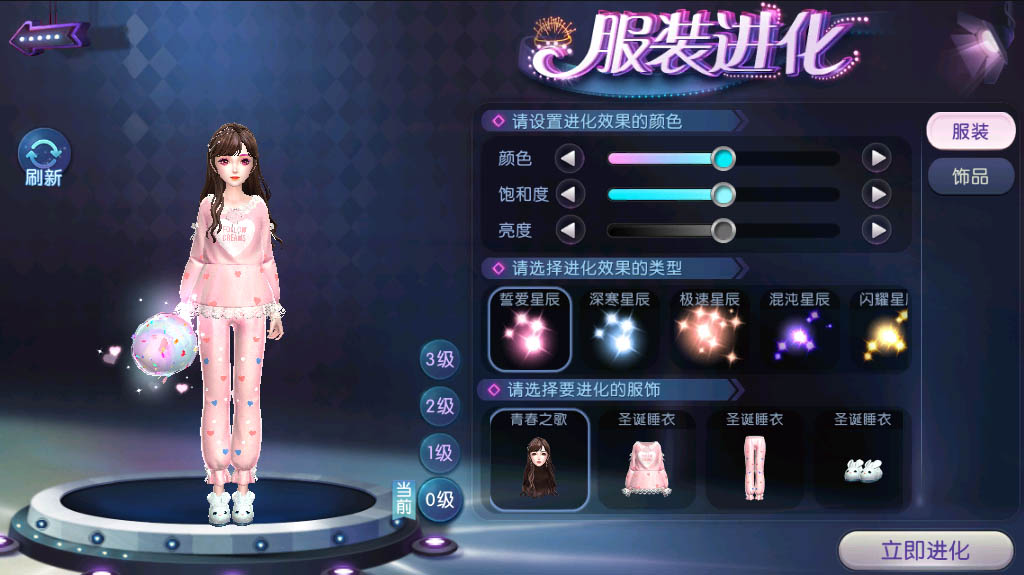Screen dimensions: 1024x575
Task: Select the 混沌星辰 purple effect
Action: (x=799, y=329)
